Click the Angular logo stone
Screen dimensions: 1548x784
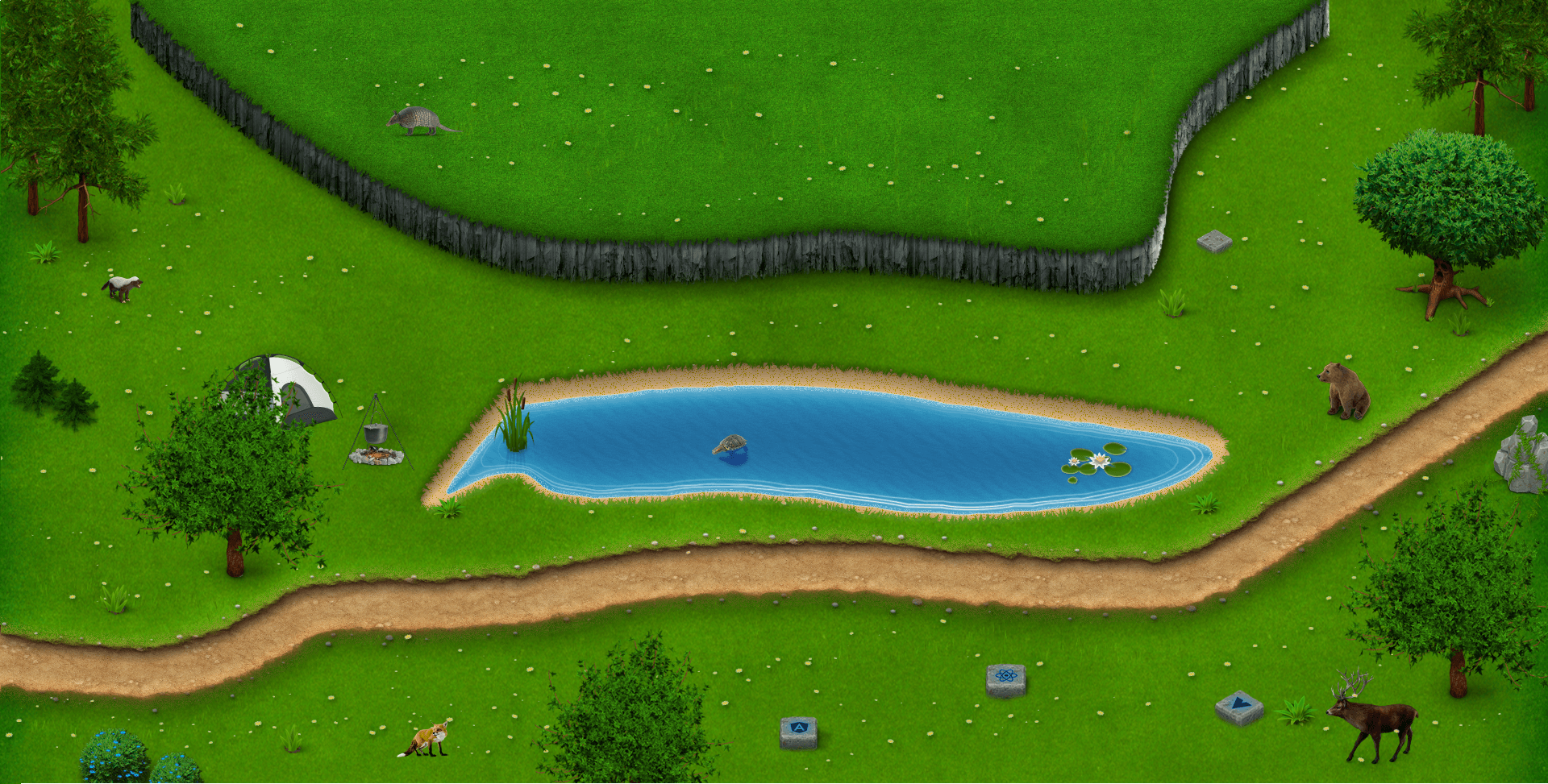798,731
